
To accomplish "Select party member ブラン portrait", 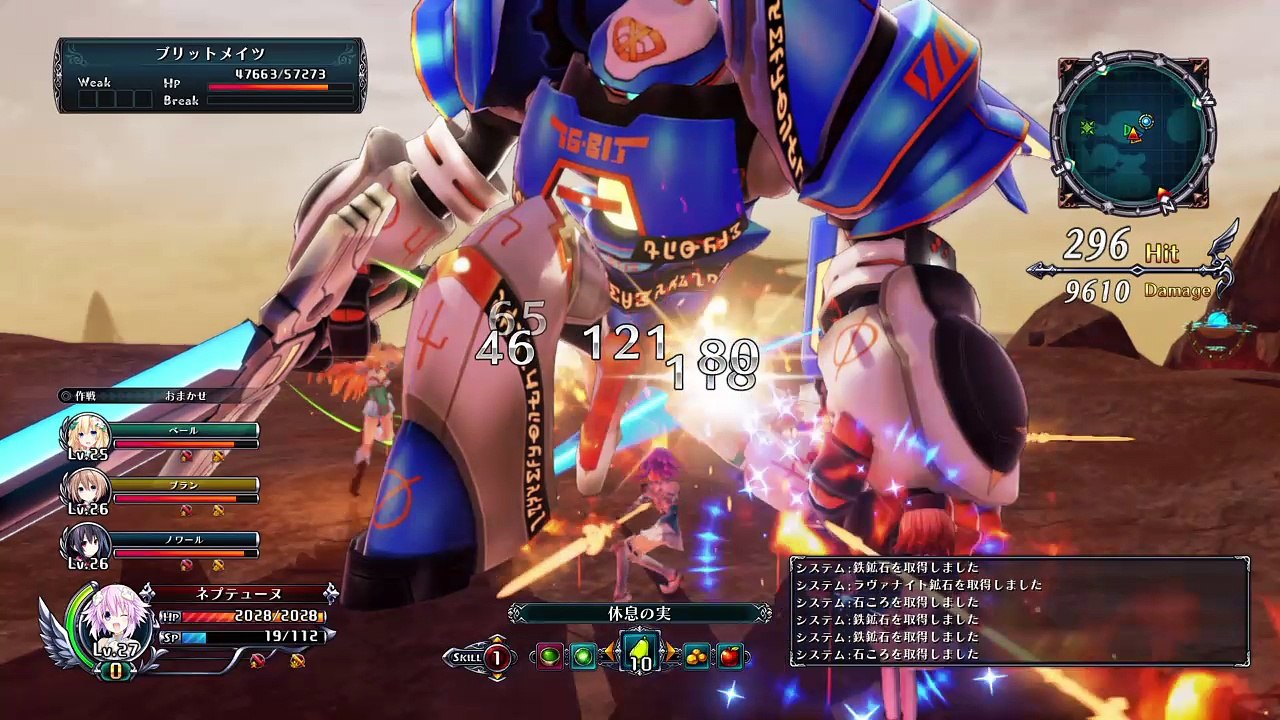I will tap(86, 488).
